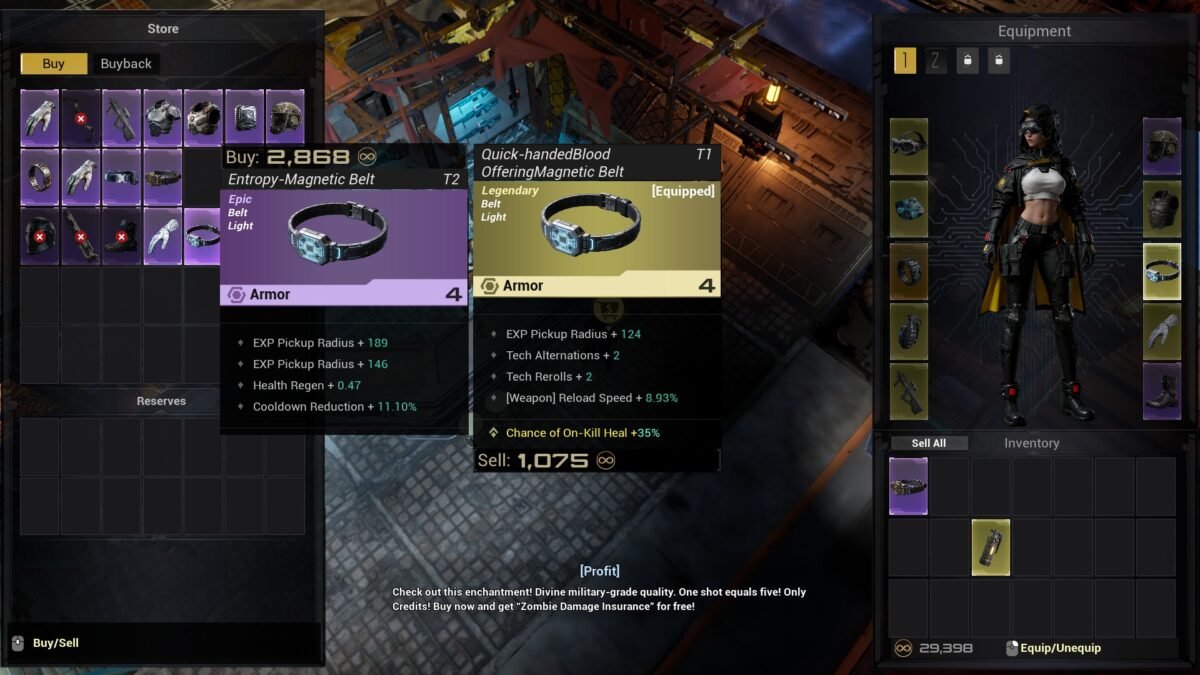Sell all inventory items
Screen dimensions: 1200x675
(928, 443)
